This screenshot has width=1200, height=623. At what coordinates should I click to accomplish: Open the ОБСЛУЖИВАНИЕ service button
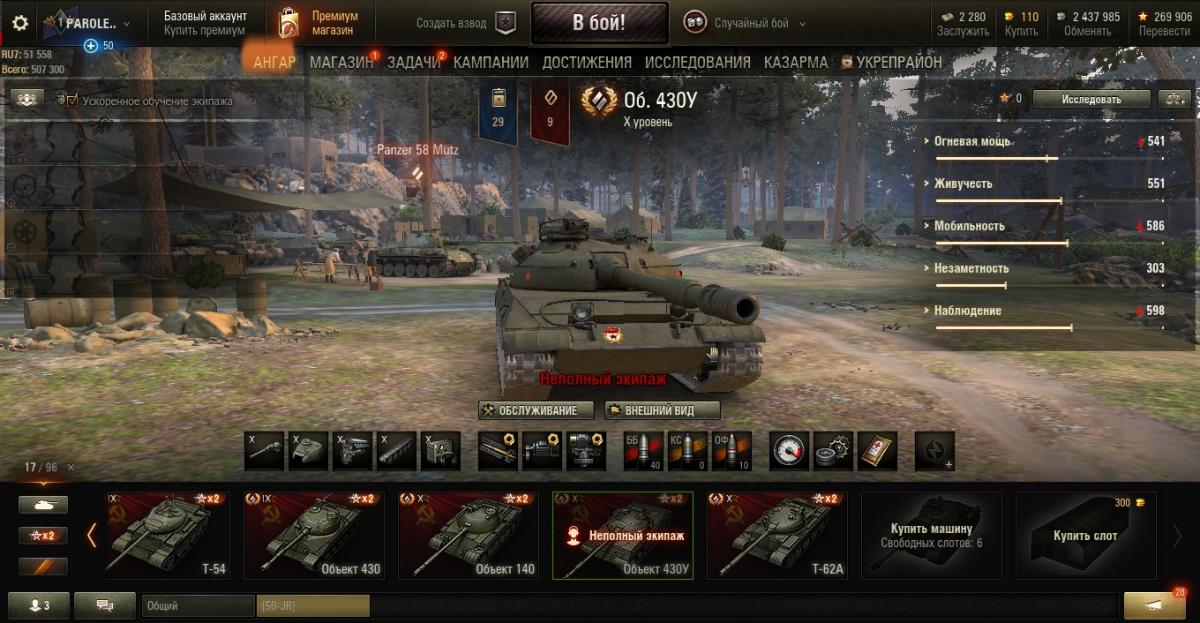pyautogui.click(x=536, y=410)
